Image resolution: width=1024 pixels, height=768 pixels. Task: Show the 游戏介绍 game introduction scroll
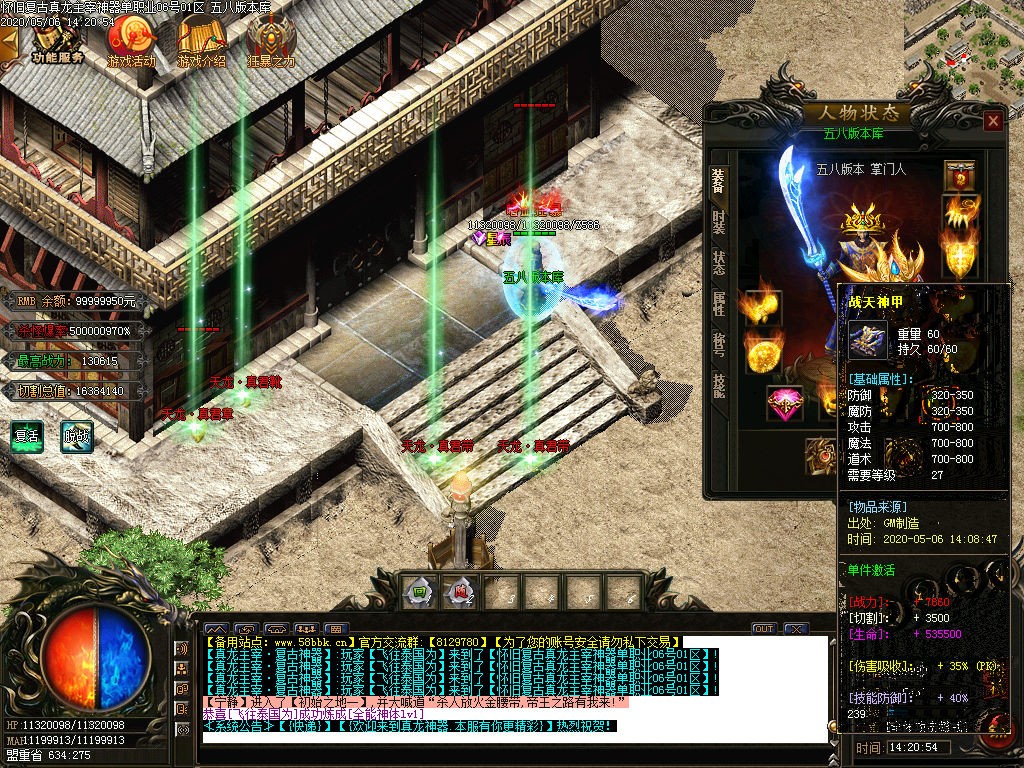[201, 41]
